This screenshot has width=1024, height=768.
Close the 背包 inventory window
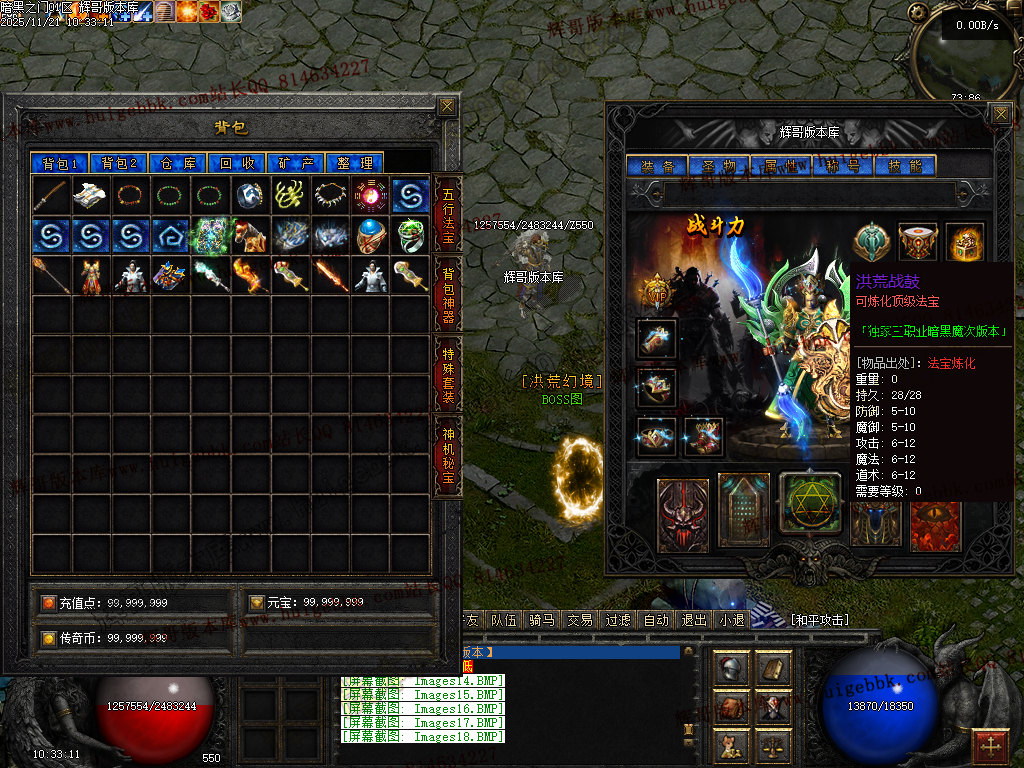point(447,105)
